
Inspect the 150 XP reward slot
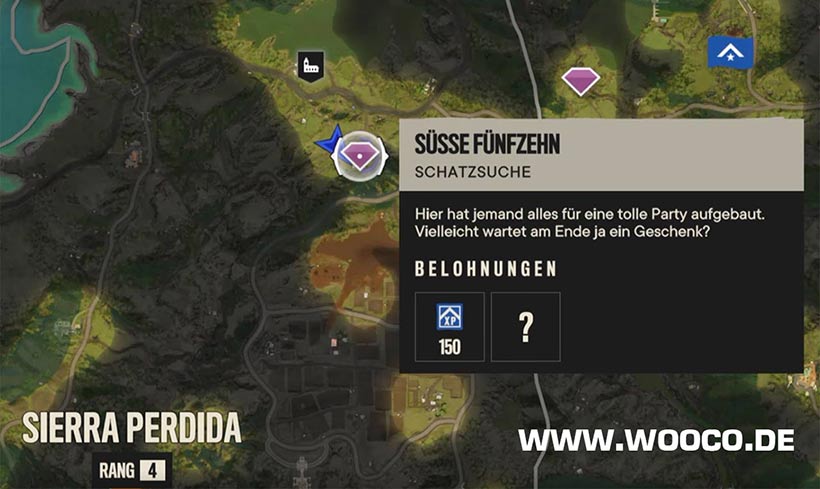click(450, 327)
